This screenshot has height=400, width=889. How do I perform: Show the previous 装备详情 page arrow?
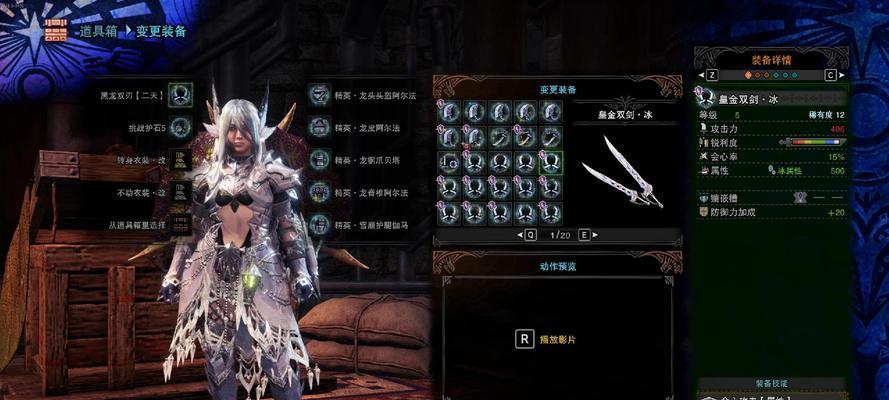point(711,75)
